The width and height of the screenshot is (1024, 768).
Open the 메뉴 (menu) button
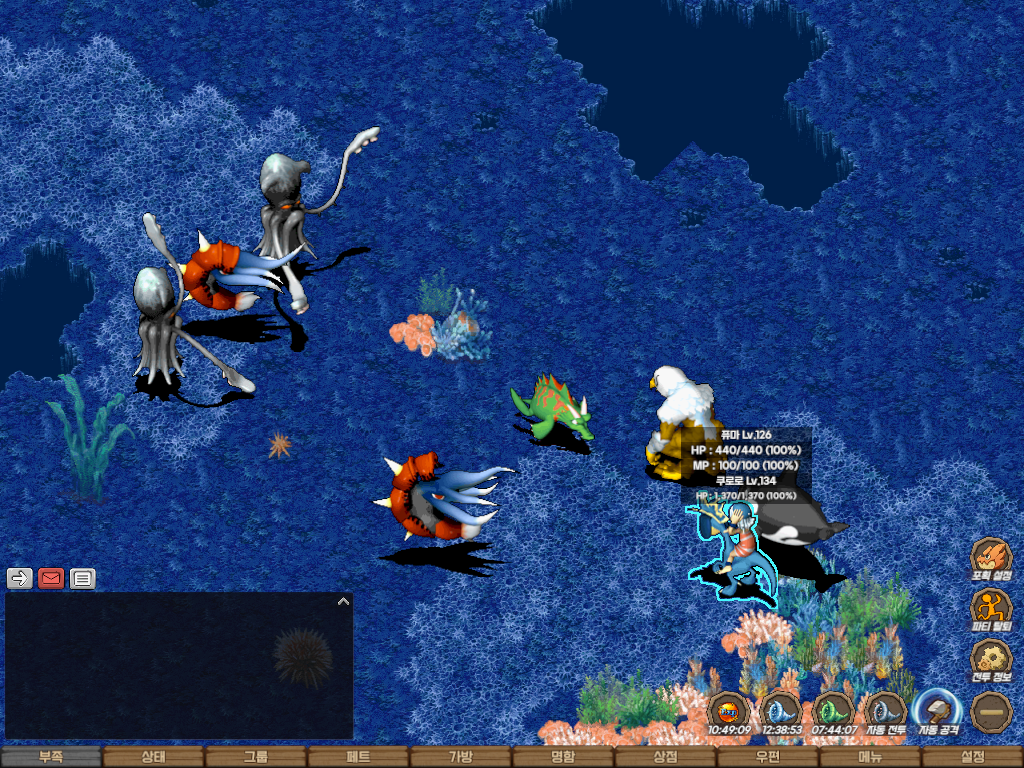(x=870, y=757)
